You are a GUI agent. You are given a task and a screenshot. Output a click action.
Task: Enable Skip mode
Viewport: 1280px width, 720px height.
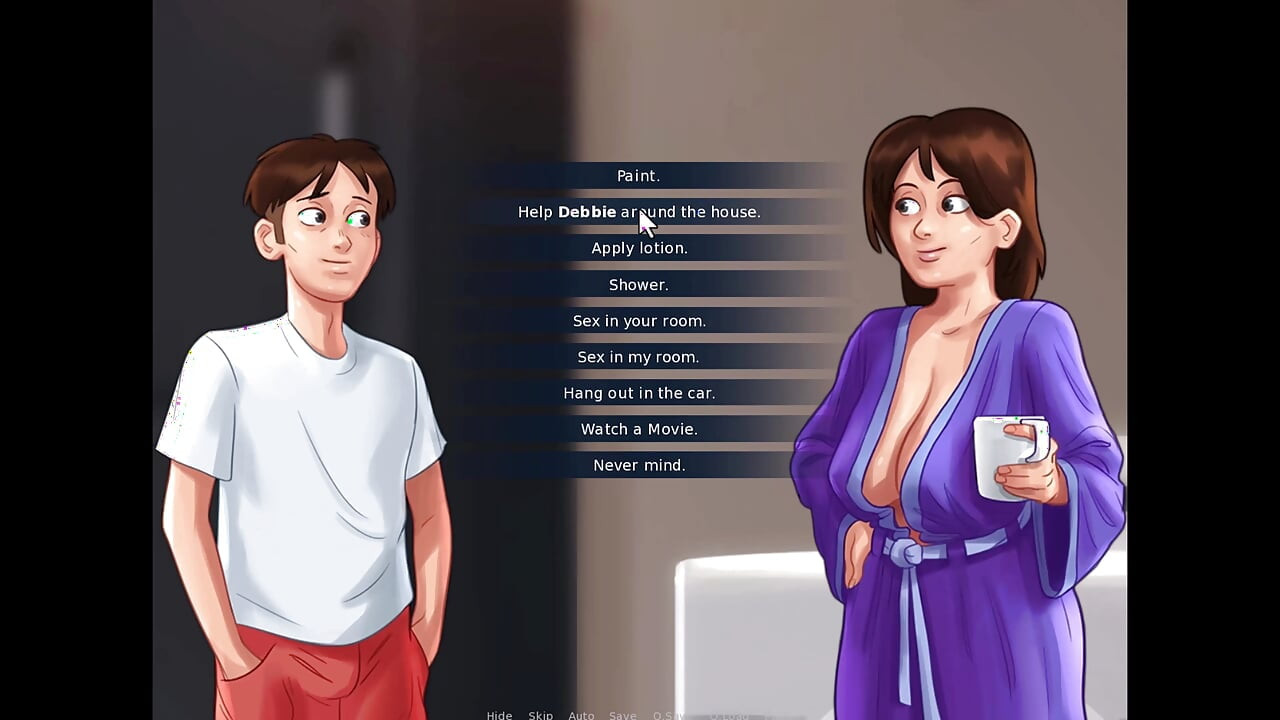[x=541, y=715]
